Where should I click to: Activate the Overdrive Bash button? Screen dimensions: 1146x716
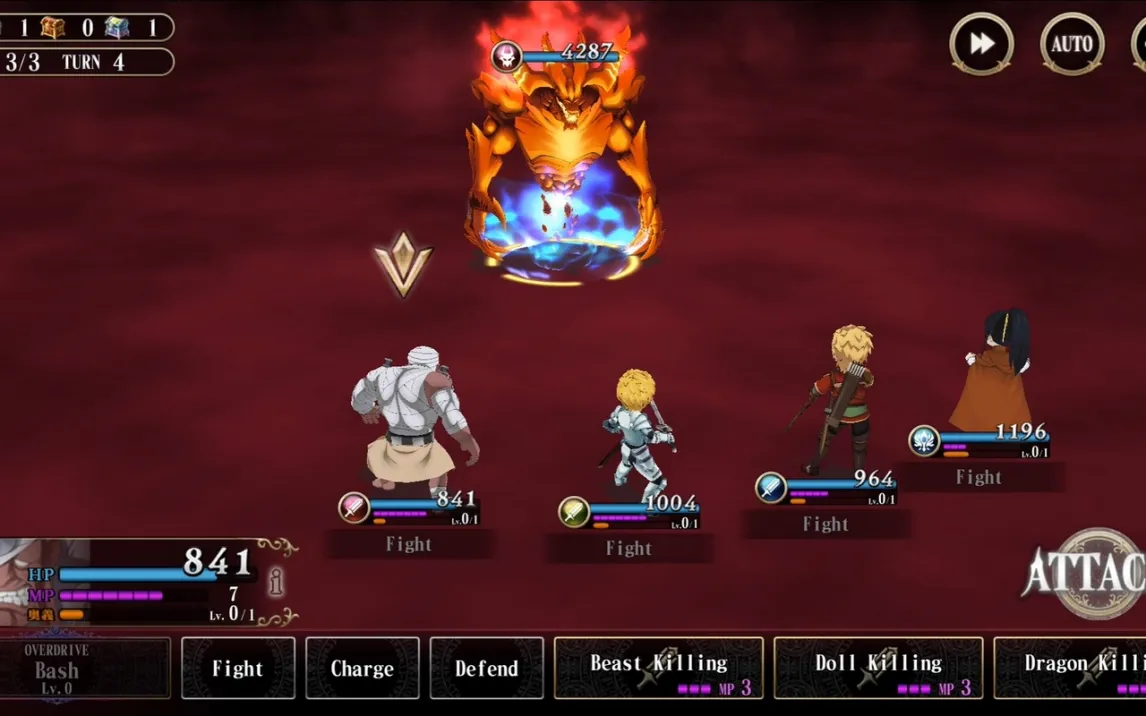(x=85, y=668)
